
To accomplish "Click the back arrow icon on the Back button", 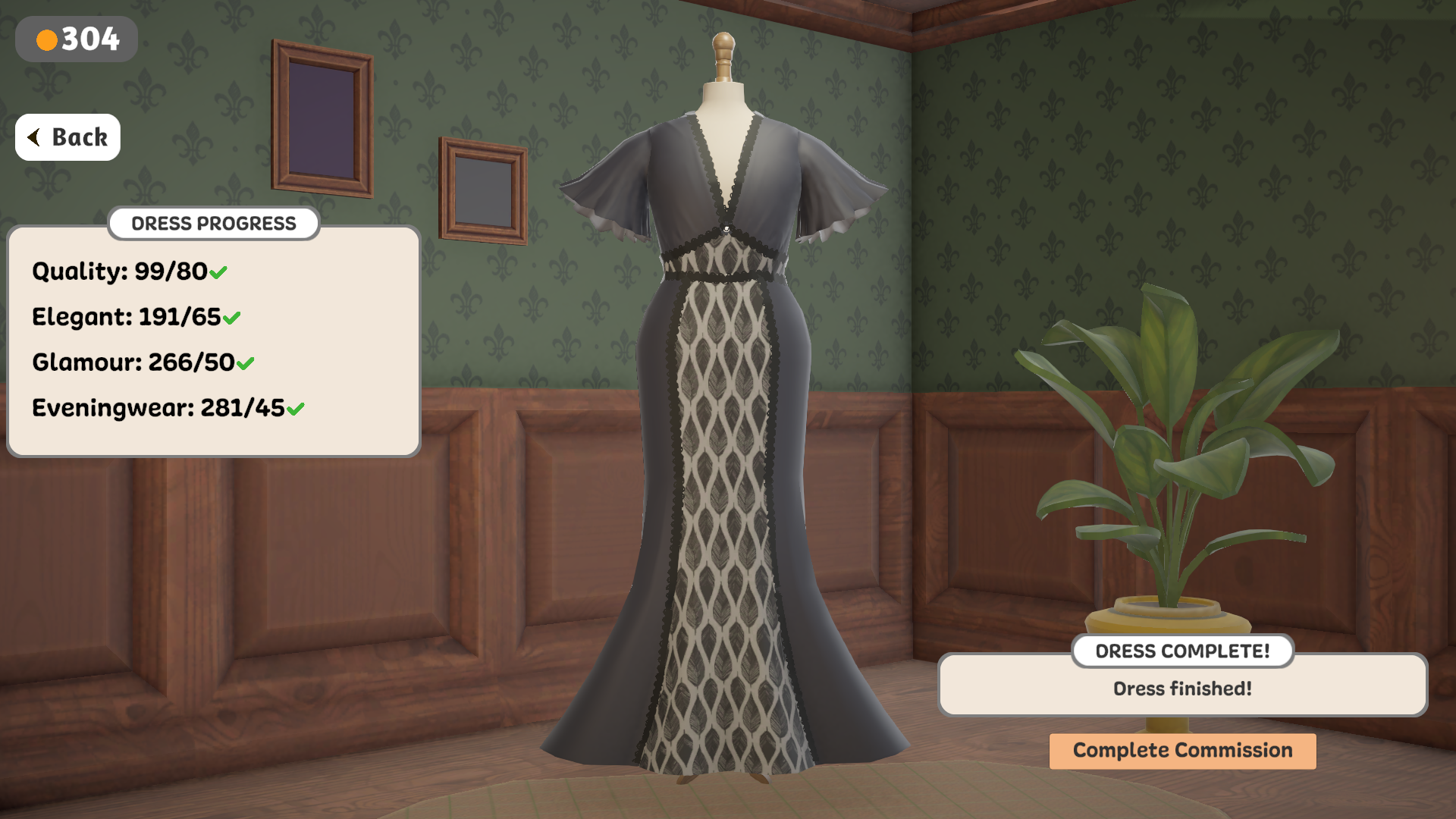I will tap(35, 136).
